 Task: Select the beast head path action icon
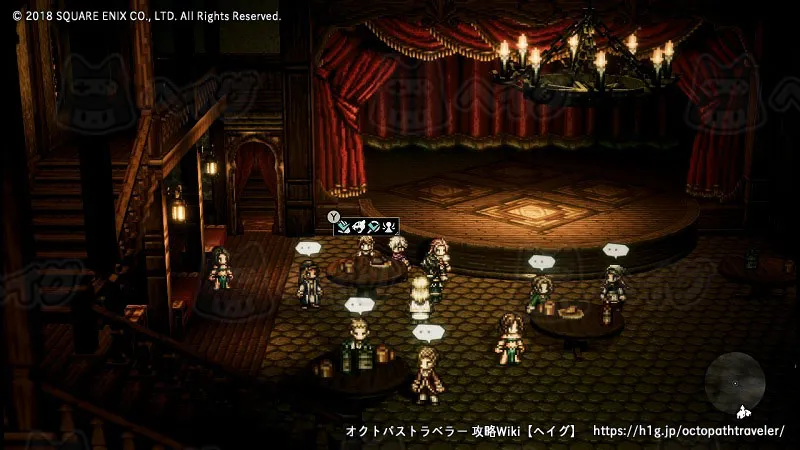(x=359, y=226)
